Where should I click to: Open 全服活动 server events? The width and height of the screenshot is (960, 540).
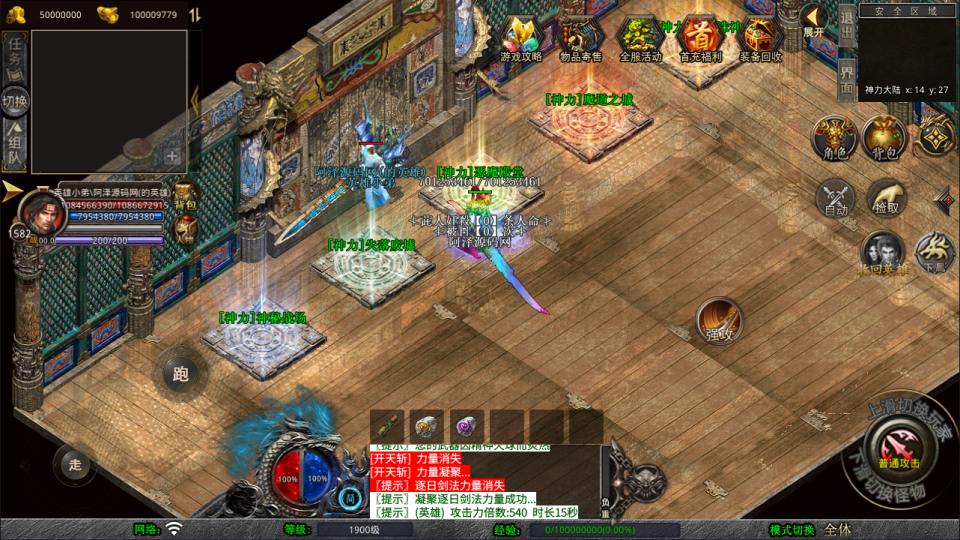click(641, 38)
